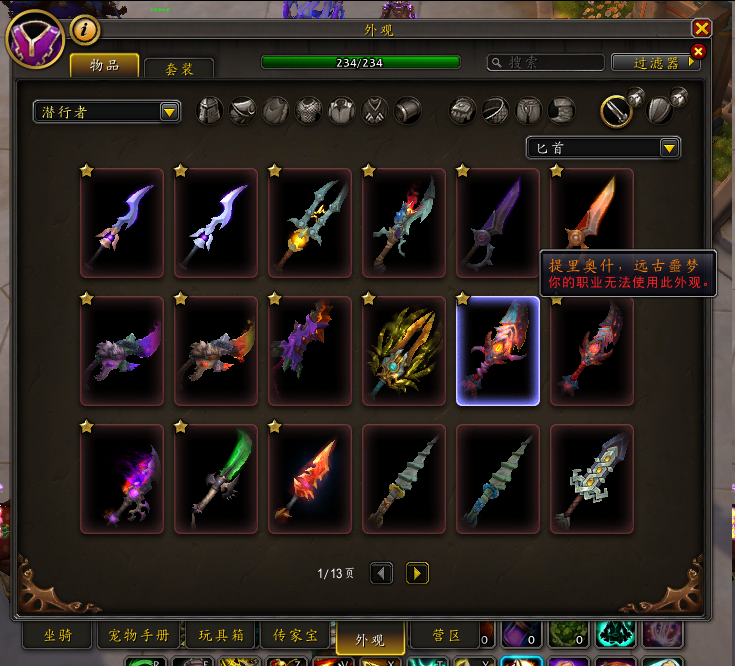This screenshot has height=666, width=735.
Task: Click the round info button
Action: pyautogui.click(x=86, y=31)
